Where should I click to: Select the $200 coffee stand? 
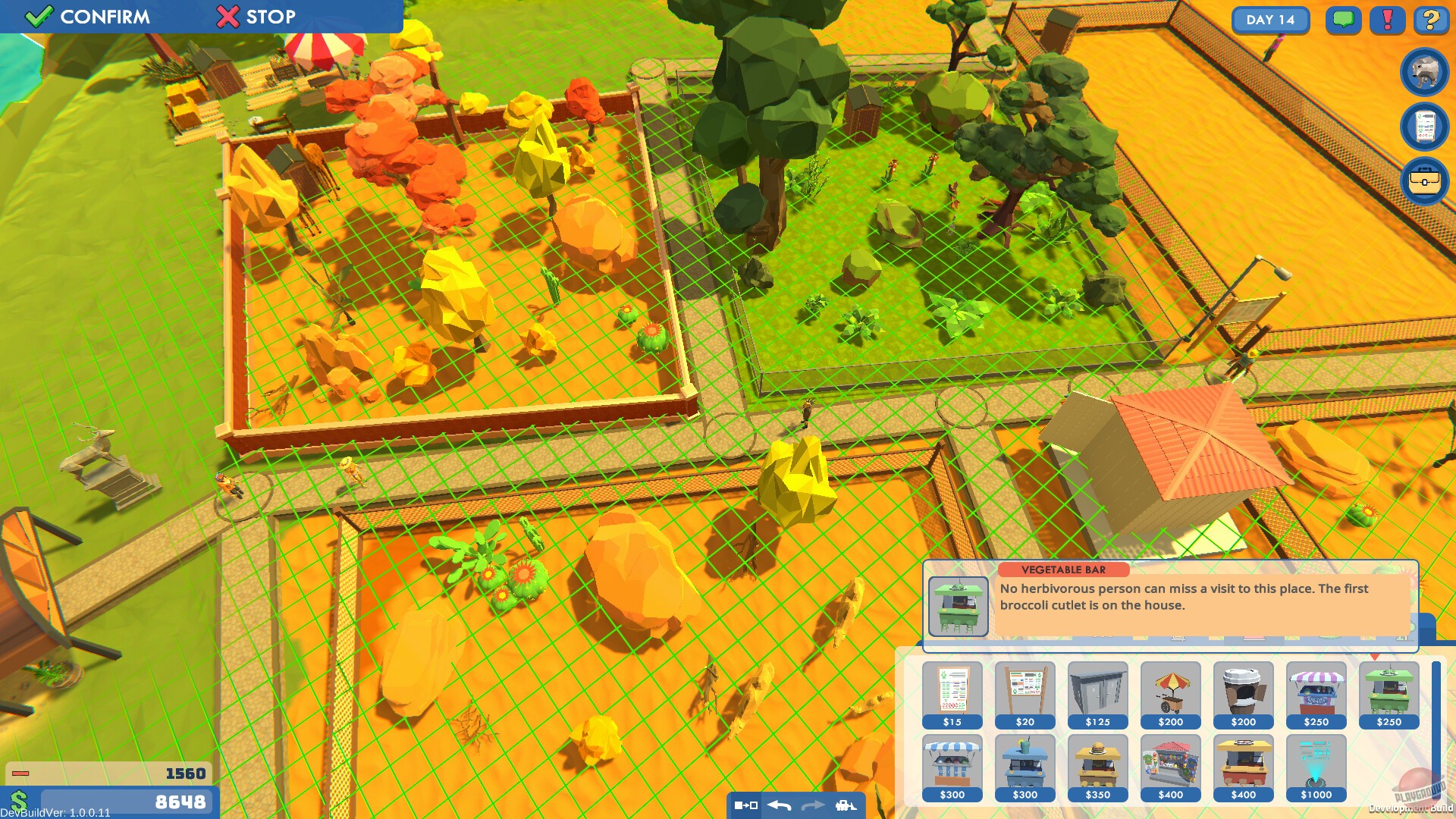coord(1243,694)
